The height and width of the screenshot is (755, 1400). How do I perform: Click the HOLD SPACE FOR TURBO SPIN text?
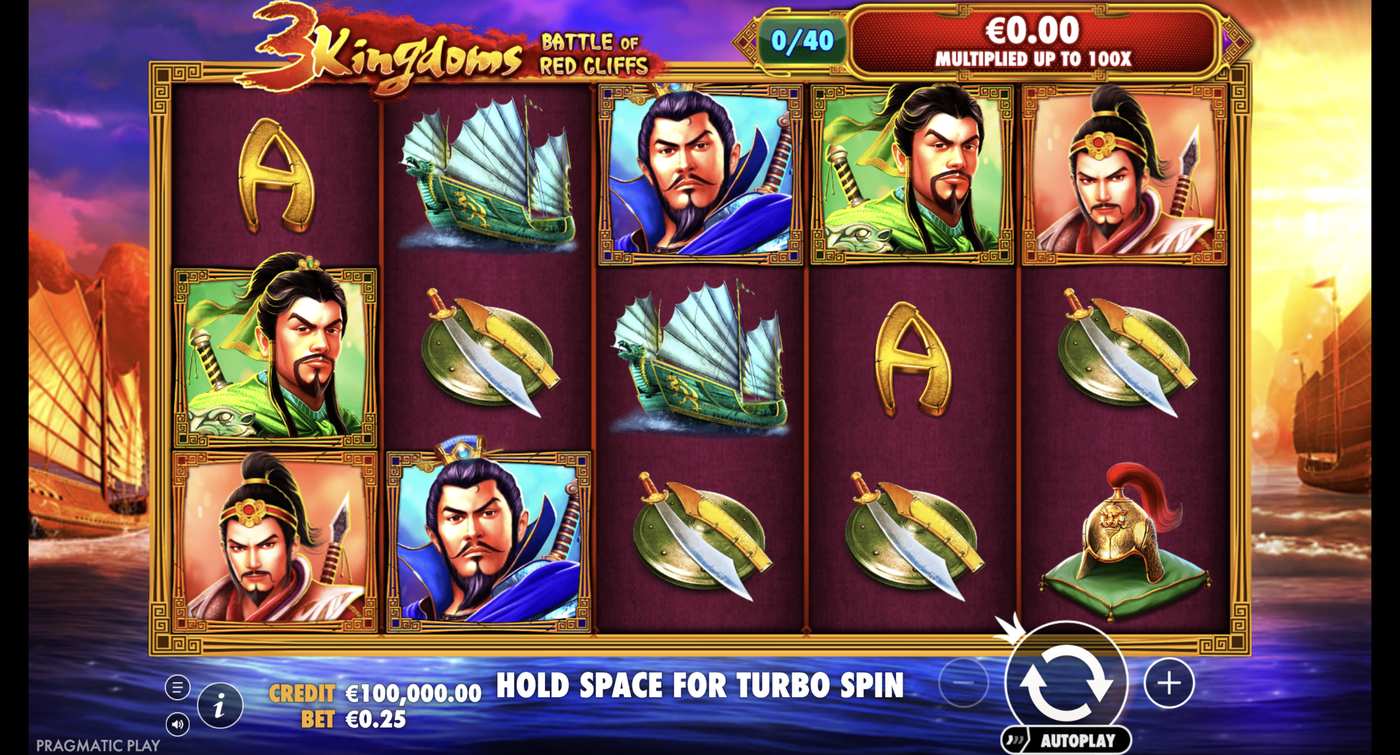coord(699,687)
